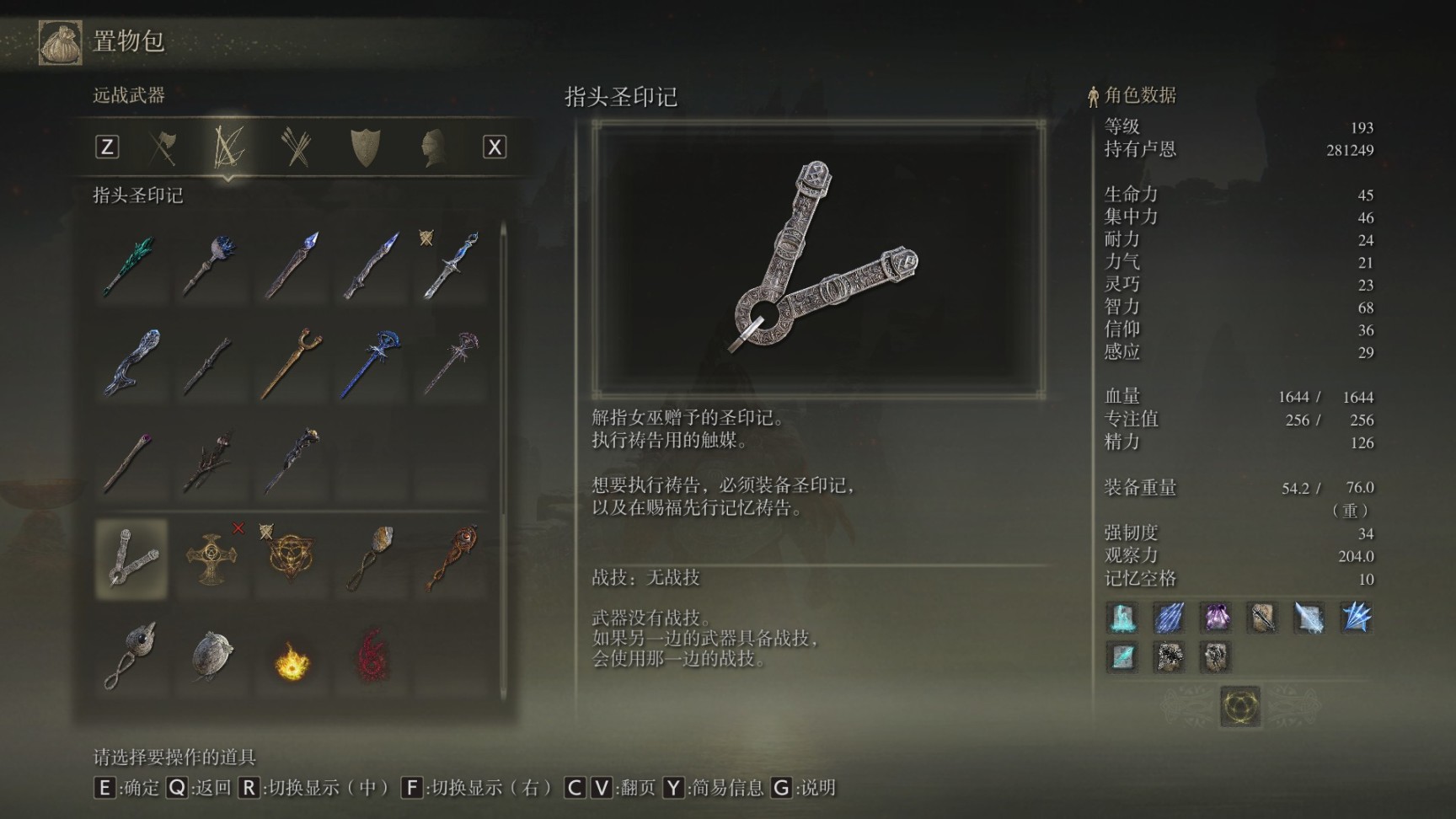Open the helmet armor tab

click(x=432, y=147)
